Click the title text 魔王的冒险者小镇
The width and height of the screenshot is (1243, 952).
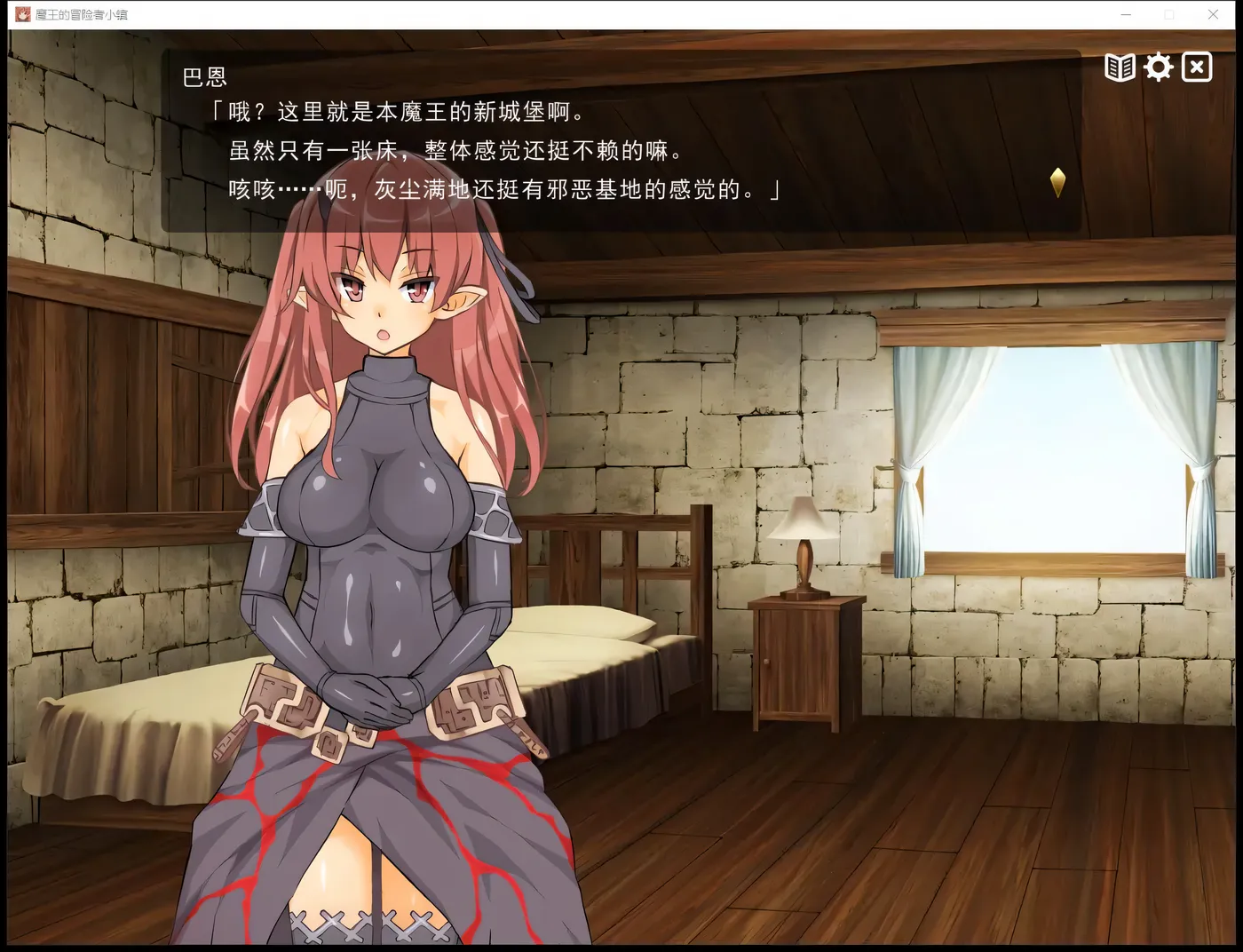[82, 14]
